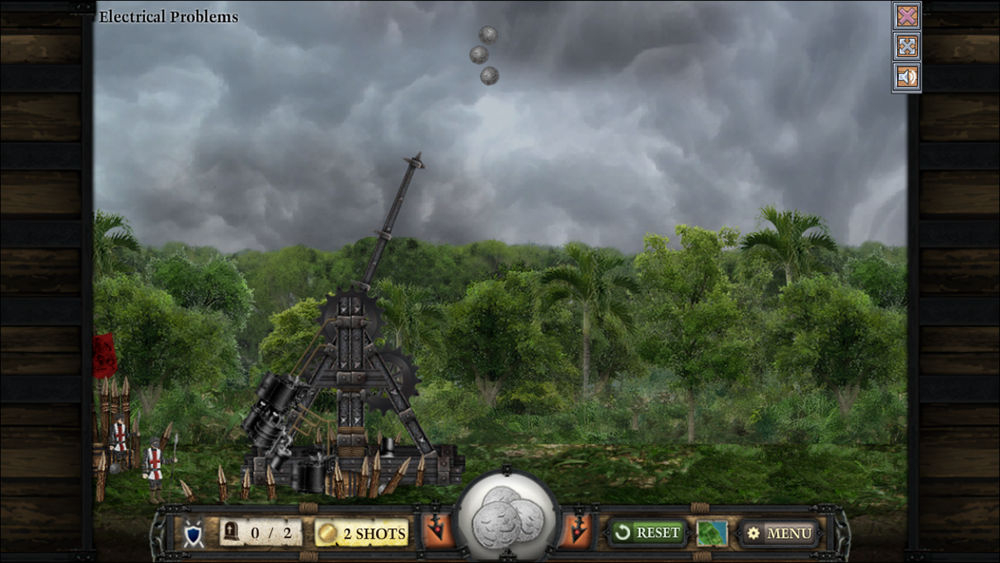Mute sound with the speaker icon

coord(907,76)
